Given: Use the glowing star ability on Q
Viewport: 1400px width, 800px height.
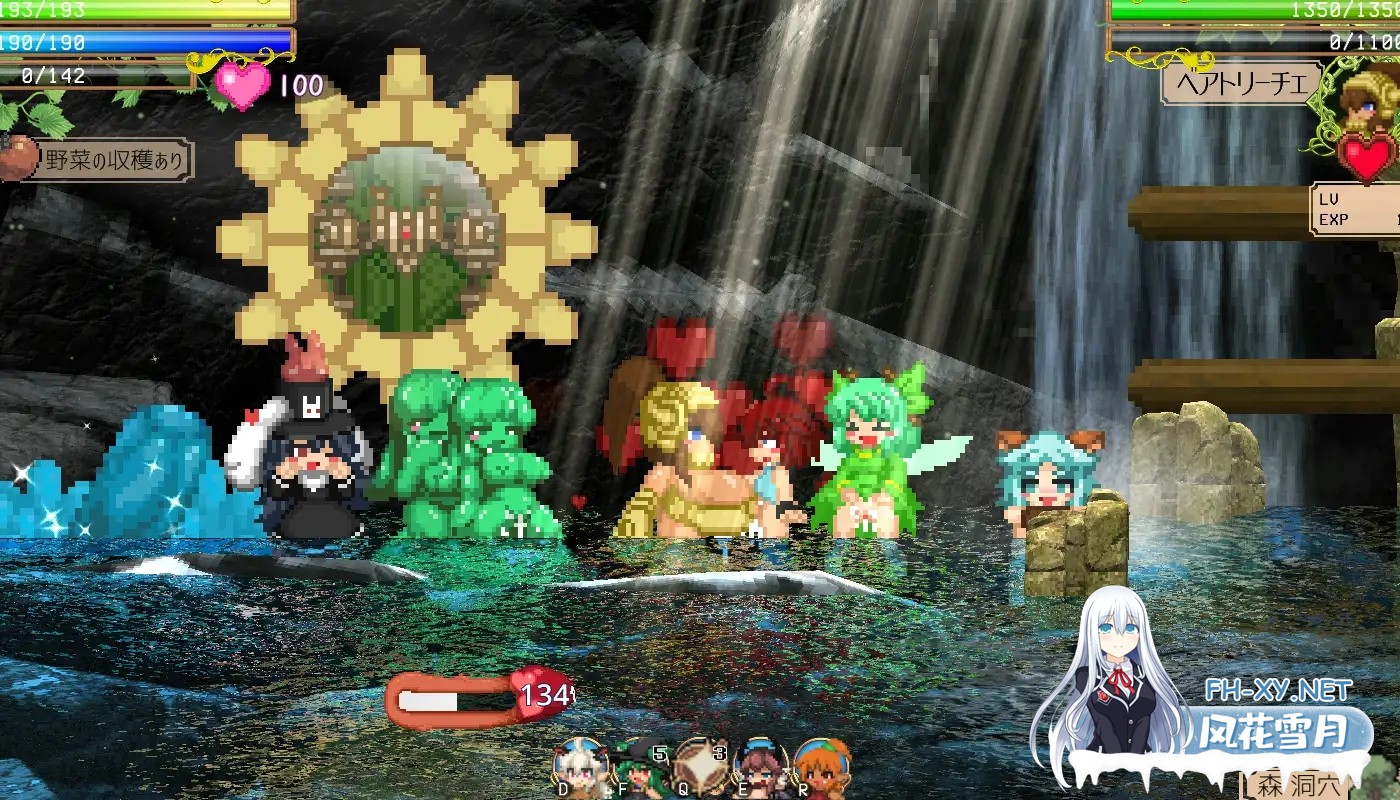Looking at the screenshot, I should [700, 765].
